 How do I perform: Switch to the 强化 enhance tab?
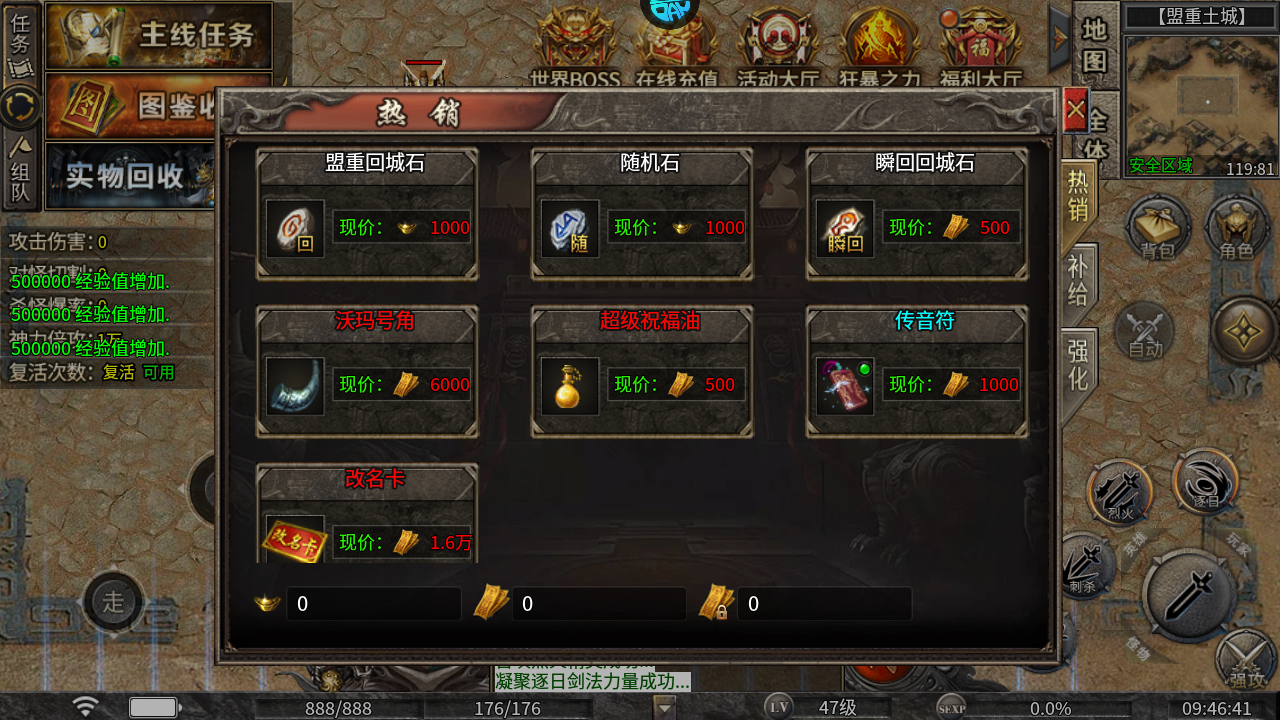pos(1078,356)
